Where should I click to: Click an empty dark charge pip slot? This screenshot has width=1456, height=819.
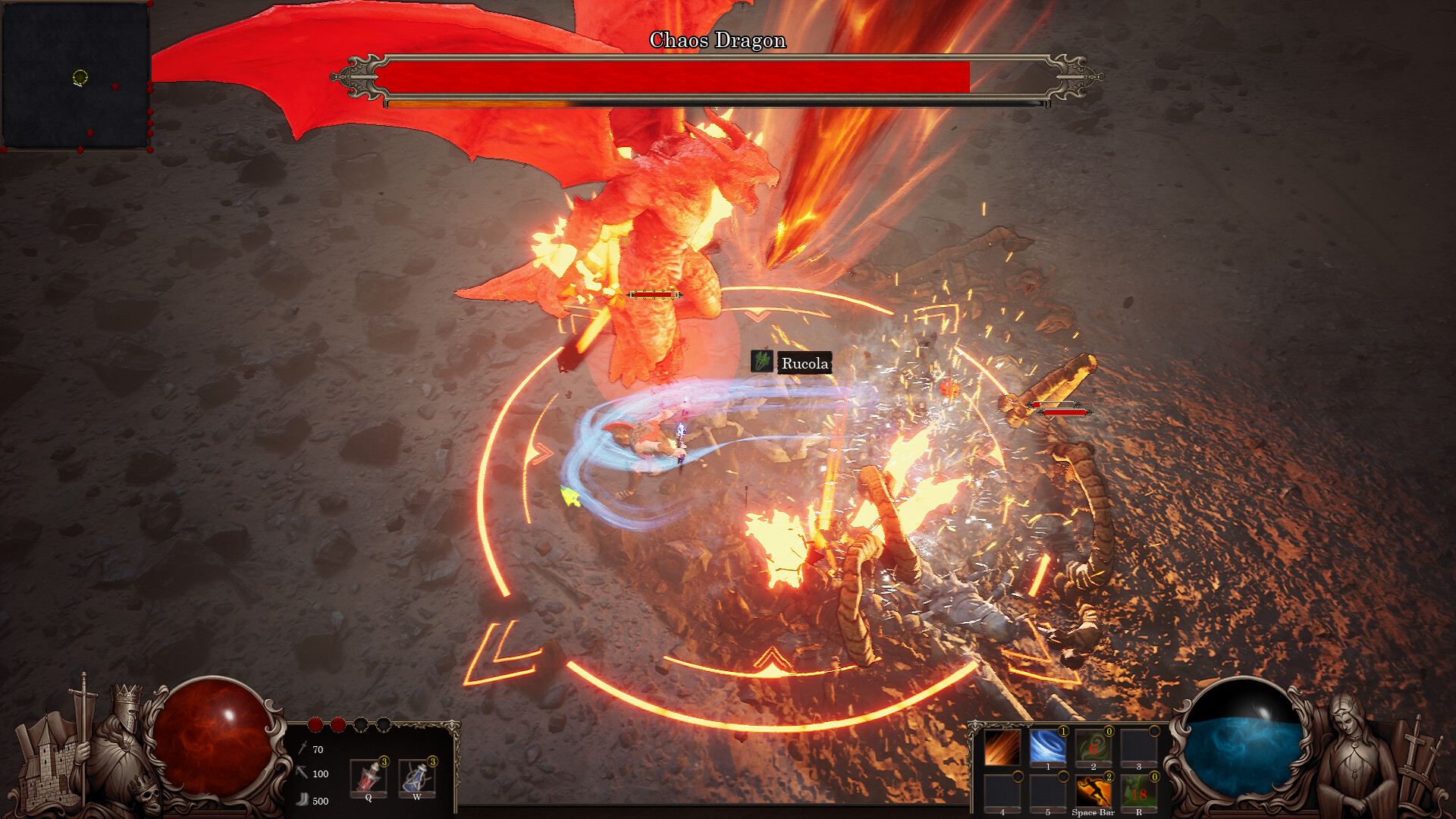(x=361, y=726)
